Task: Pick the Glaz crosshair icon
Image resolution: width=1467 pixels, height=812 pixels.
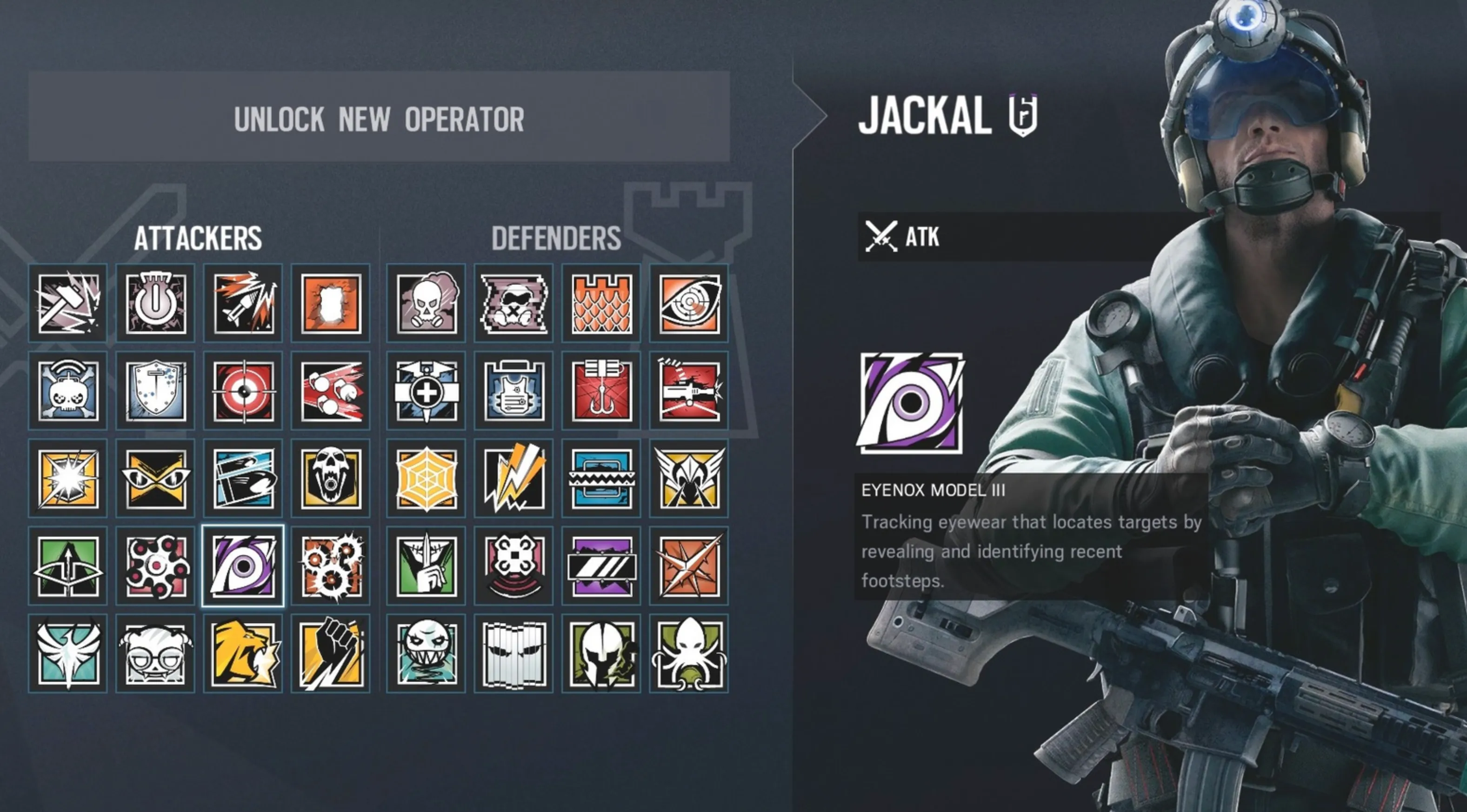Action: click(243, 391)
